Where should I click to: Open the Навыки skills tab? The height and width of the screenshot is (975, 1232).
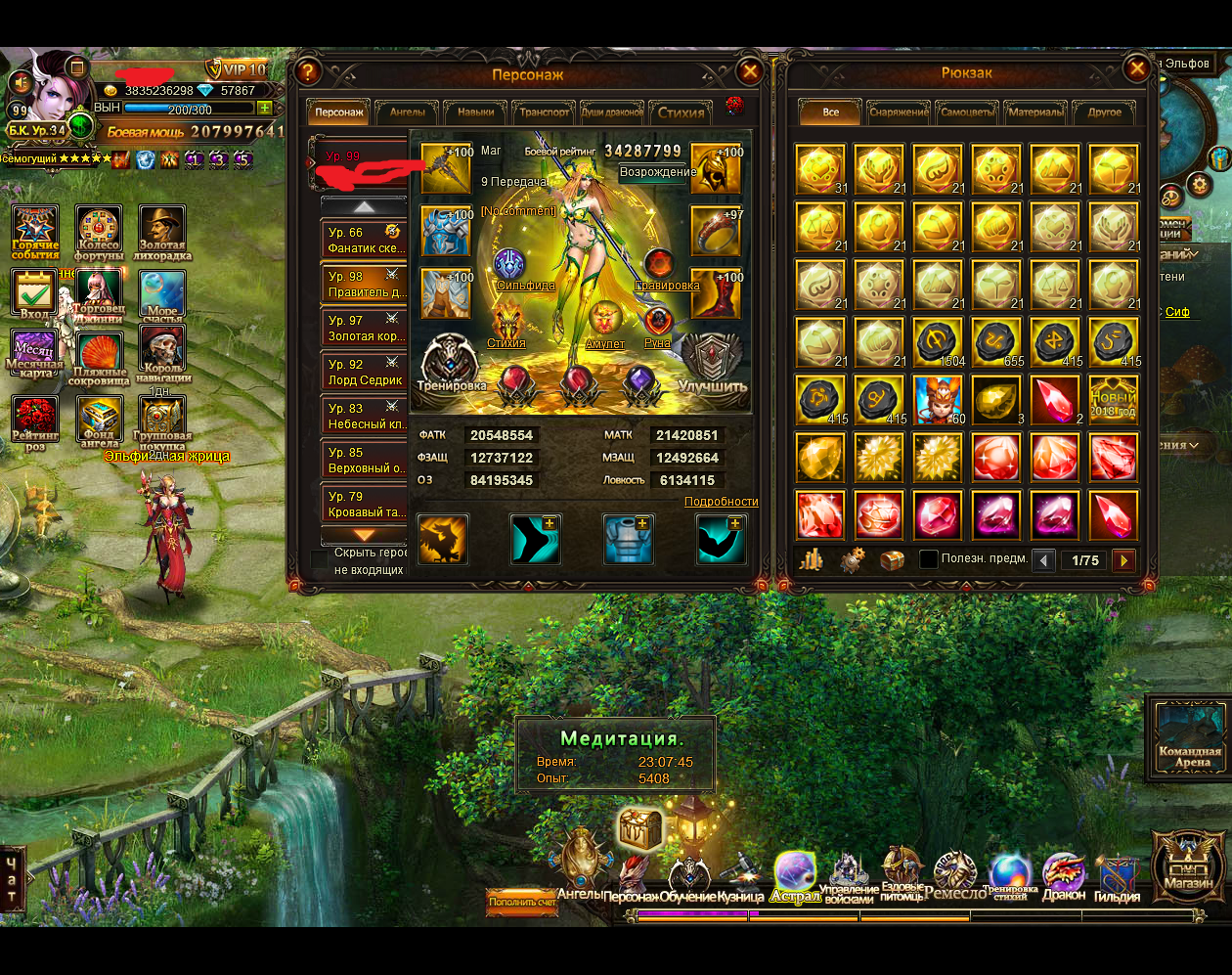[476, 112]
